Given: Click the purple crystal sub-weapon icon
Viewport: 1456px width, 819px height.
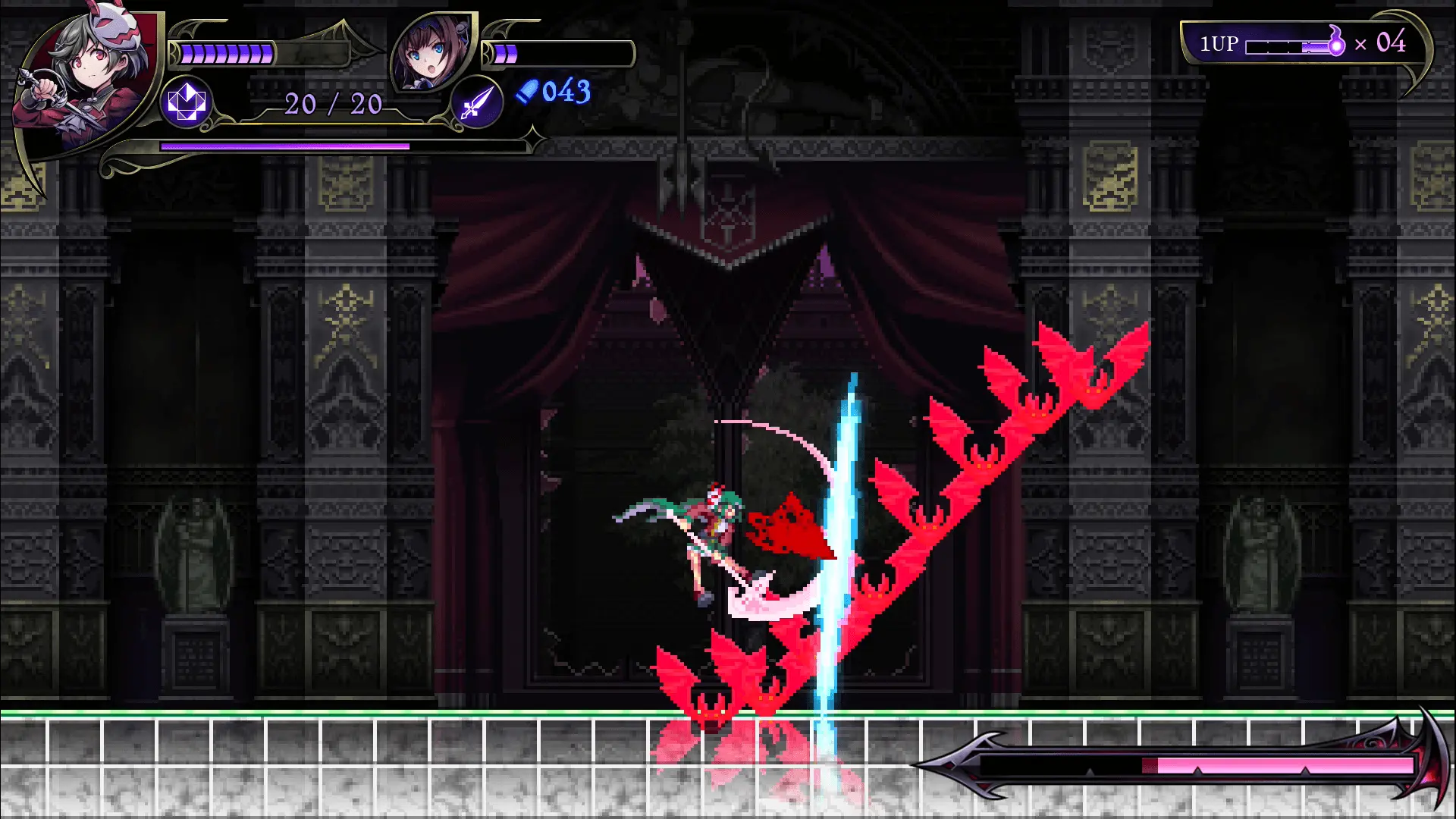Looking at the screenshot, I should (187, 102).
